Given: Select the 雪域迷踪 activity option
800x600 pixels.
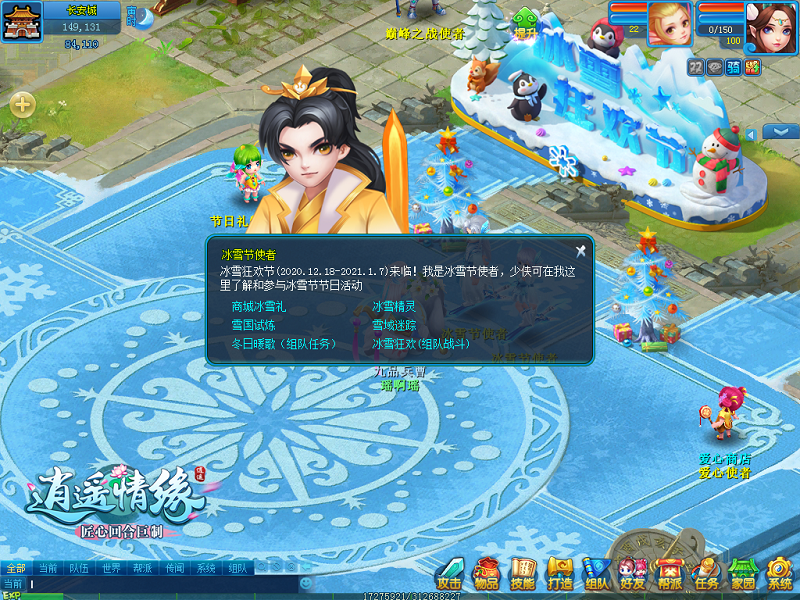Looking at the screenshot, I should (x=394, y=325).
